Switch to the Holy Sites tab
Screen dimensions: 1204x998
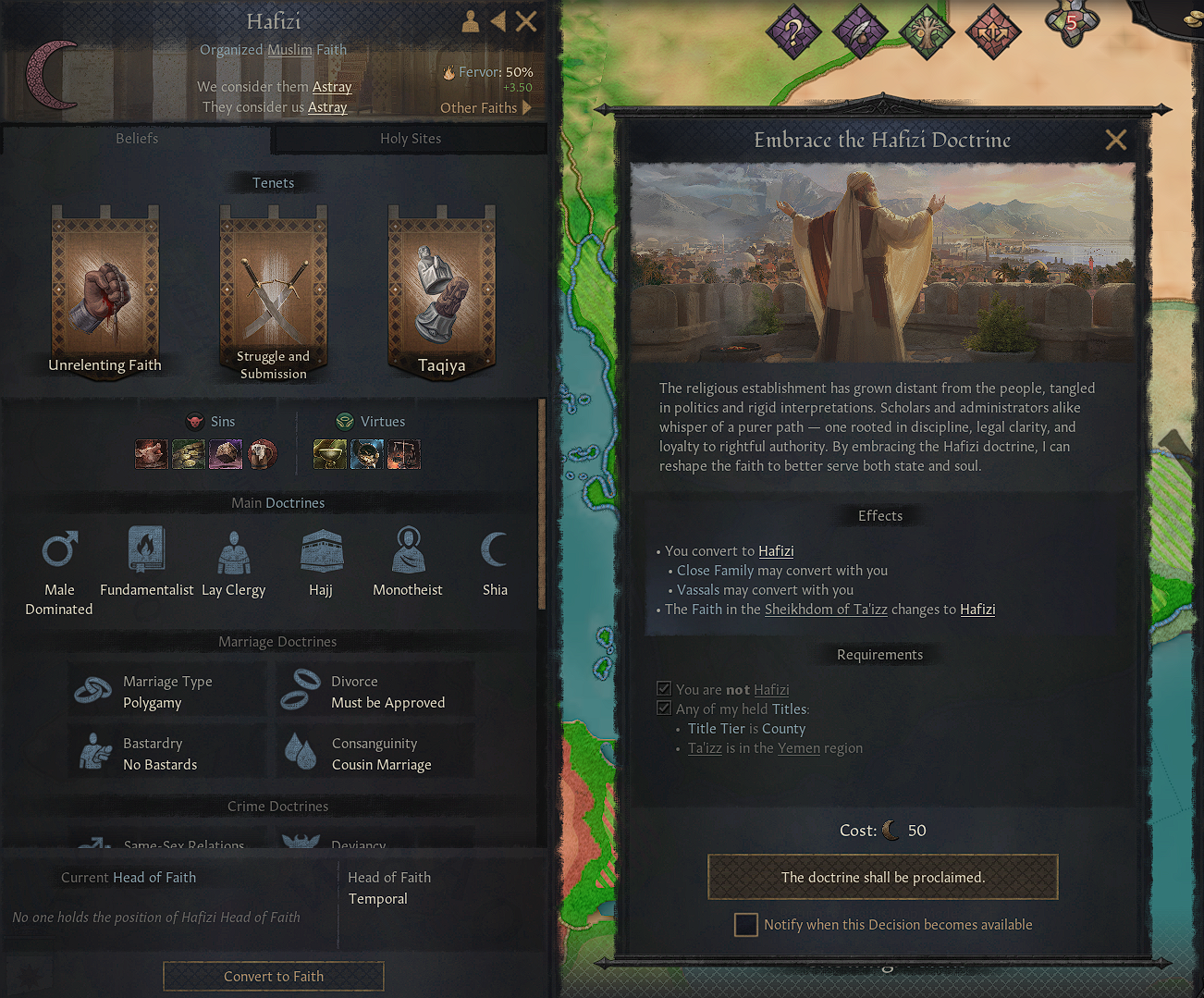click(x=410, y=138)
